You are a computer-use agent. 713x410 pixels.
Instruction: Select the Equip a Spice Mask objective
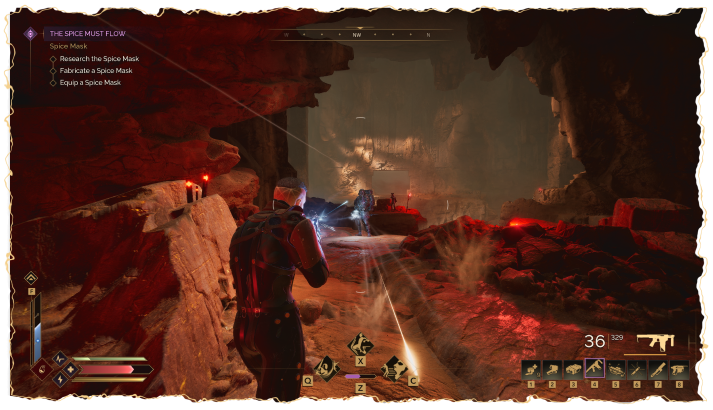91,83
